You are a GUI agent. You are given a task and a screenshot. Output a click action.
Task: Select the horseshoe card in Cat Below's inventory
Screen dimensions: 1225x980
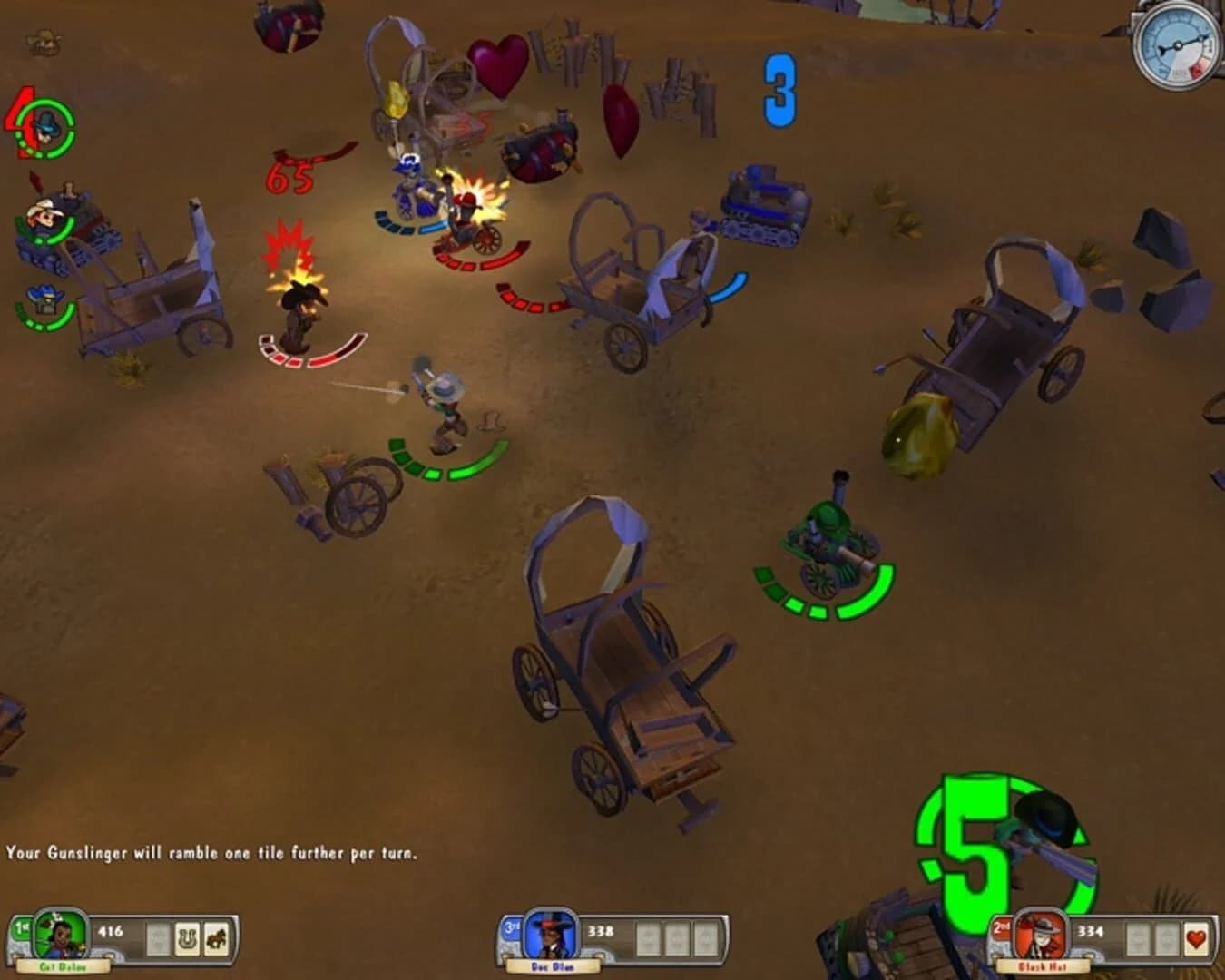coord(188,938)
